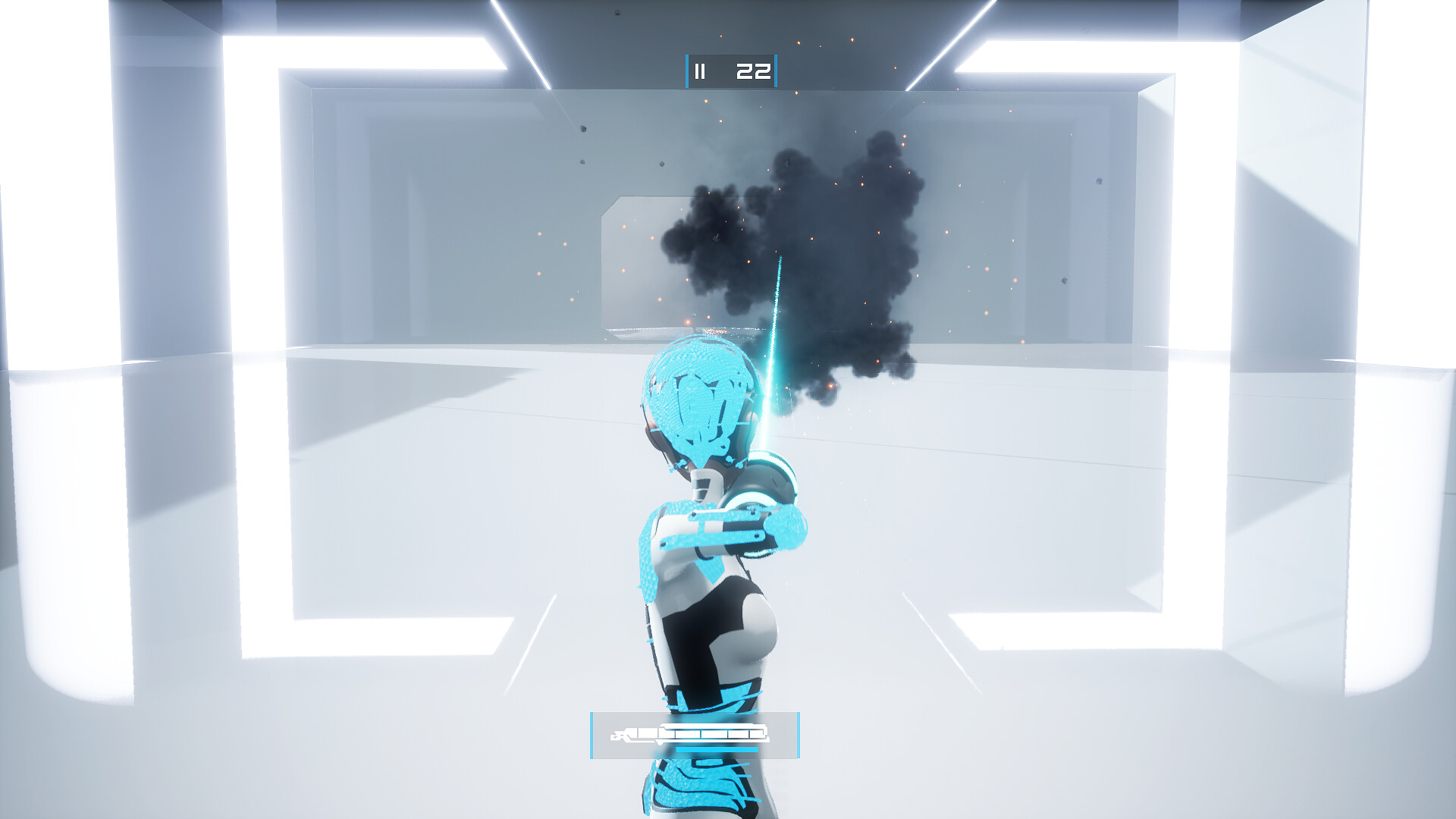Toggle the left blue bracket of the score panel
Screen dimensions: 1456x819
click(687, 71)
